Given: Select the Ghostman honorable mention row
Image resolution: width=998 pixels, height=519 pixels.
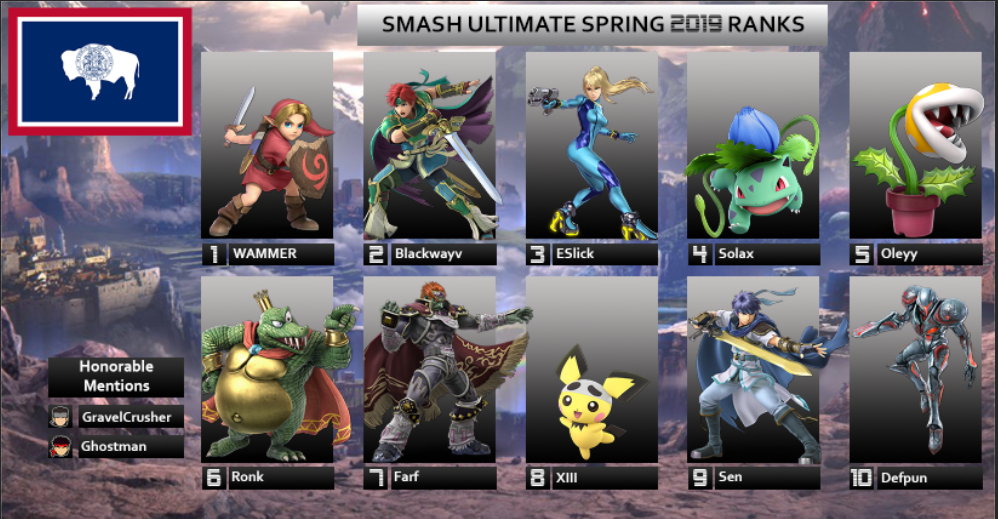Looking at the screenshot, I should click(x=116, y=446).
